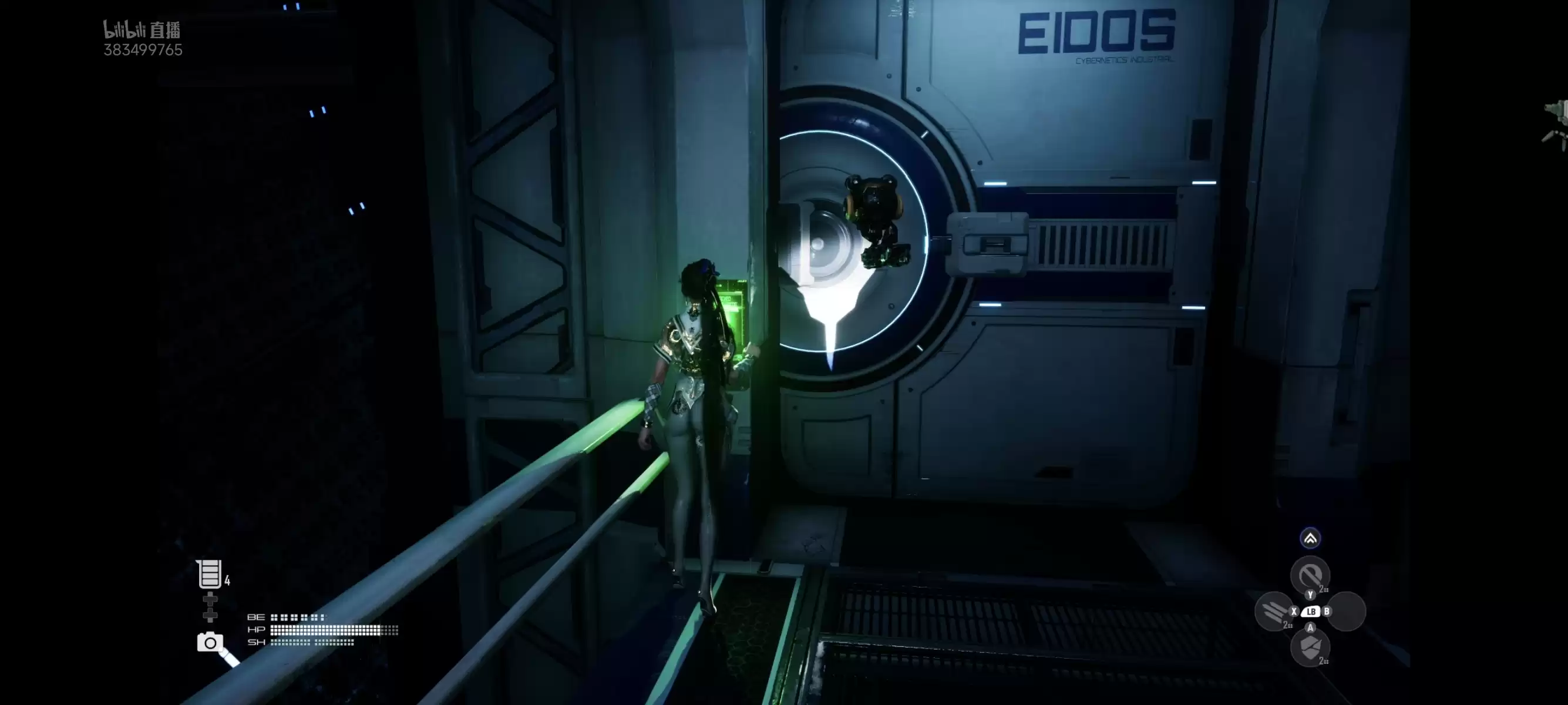This screenshot has width=1568, height=705.
Task: Trigger the triple blades skill icon
Action: (1273, 611)
